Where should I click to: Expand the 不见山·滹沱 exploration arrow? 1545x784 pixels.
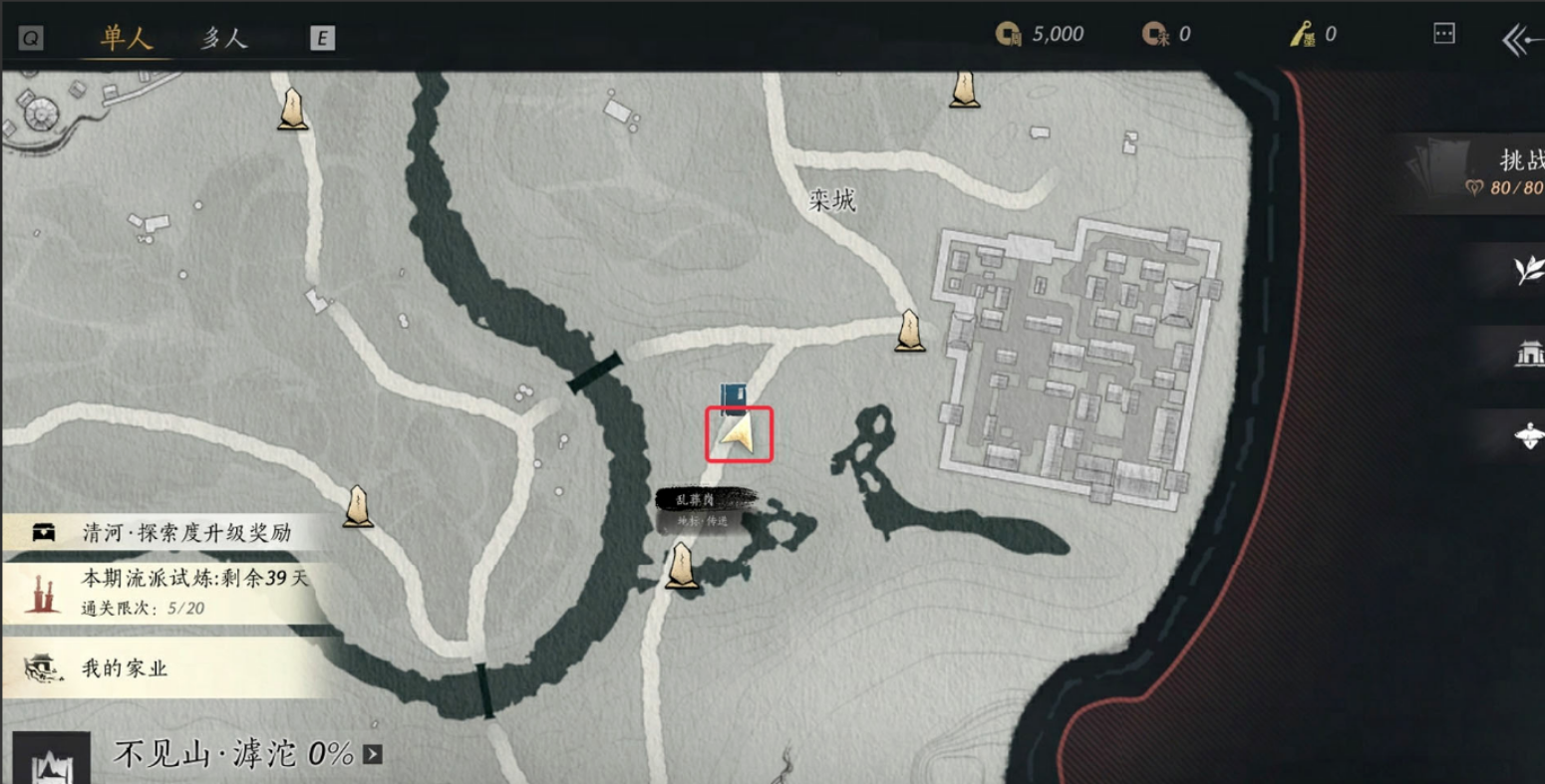pos(373,754)
